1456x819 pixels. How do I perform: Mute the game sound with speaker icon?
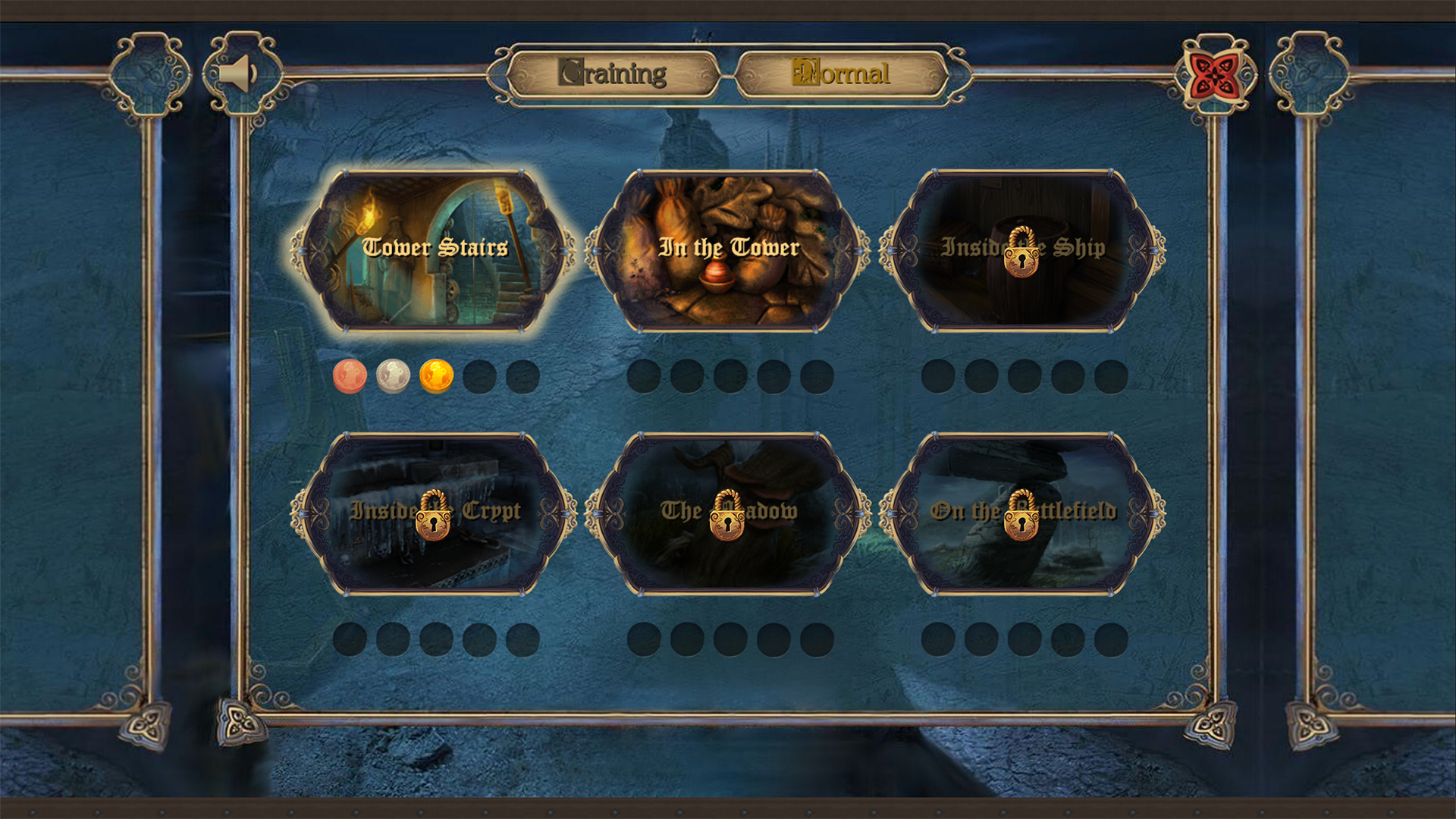point(237,73)
